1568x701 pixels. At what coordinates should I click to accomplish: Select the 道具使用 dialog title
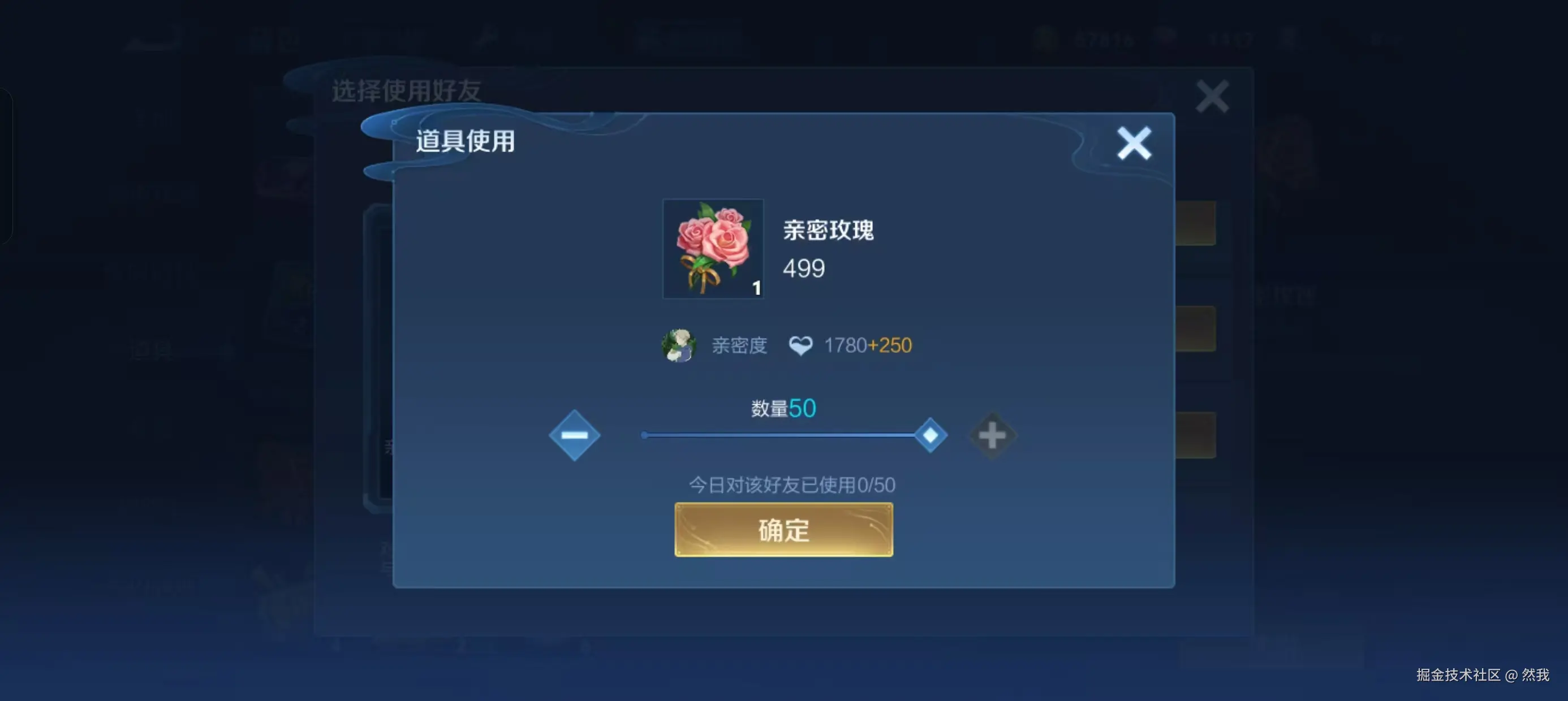465,142
